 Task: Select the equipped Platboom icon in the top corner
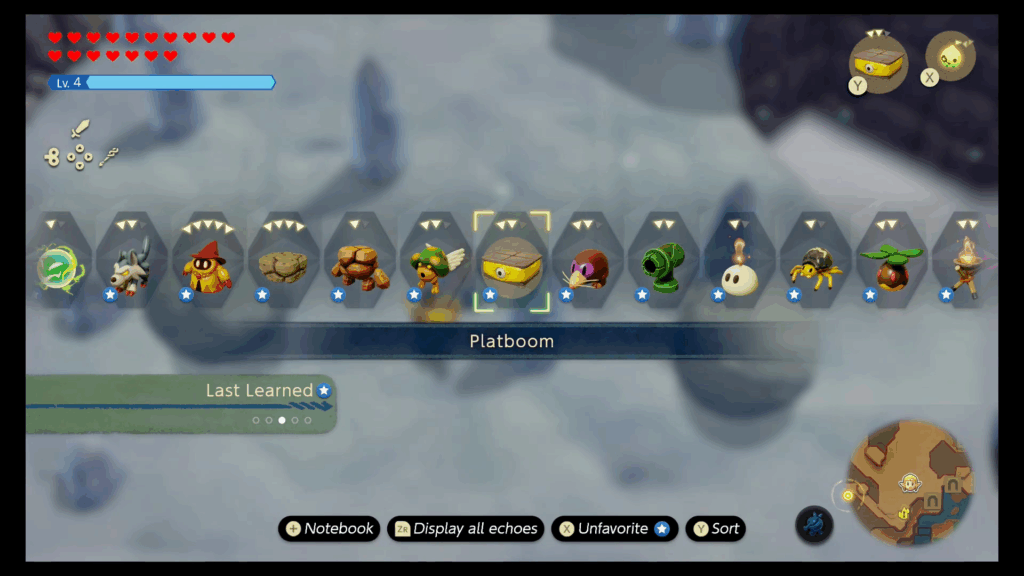point(877,62)
